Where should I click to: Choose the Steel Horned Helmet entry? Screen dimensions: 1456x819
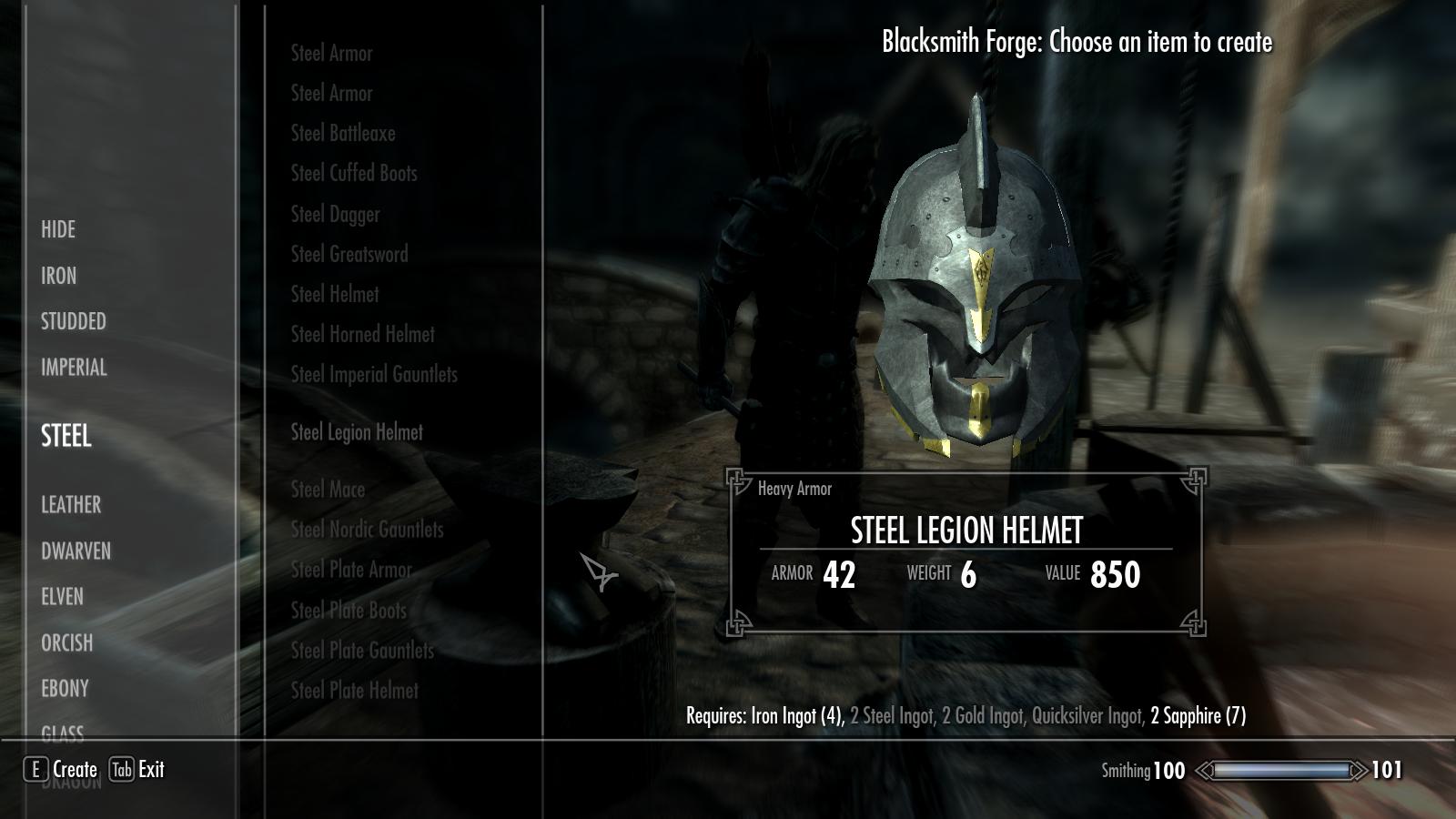pos(363,334)
